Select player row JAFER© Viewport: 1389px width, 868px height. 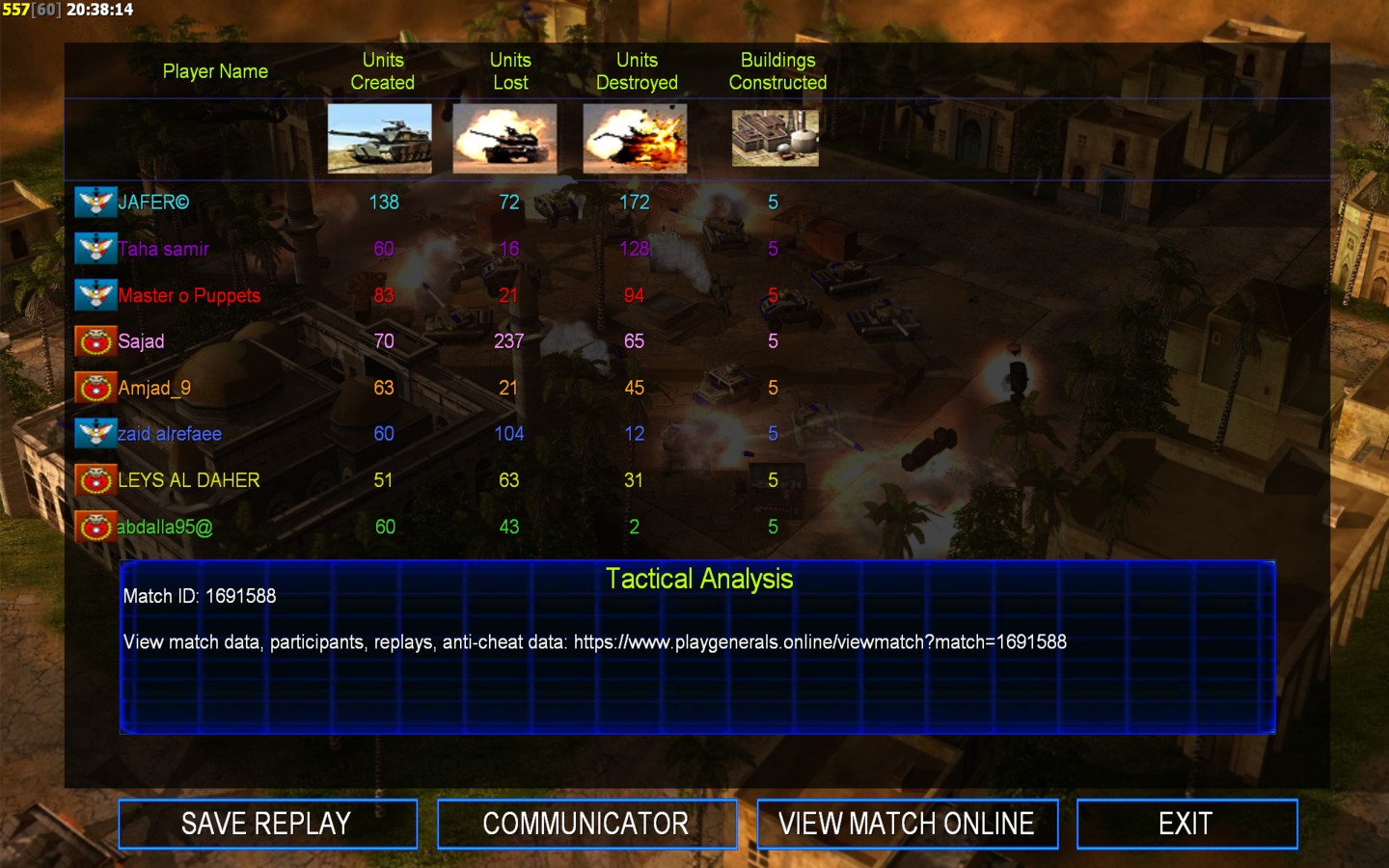tap(153, 203)
